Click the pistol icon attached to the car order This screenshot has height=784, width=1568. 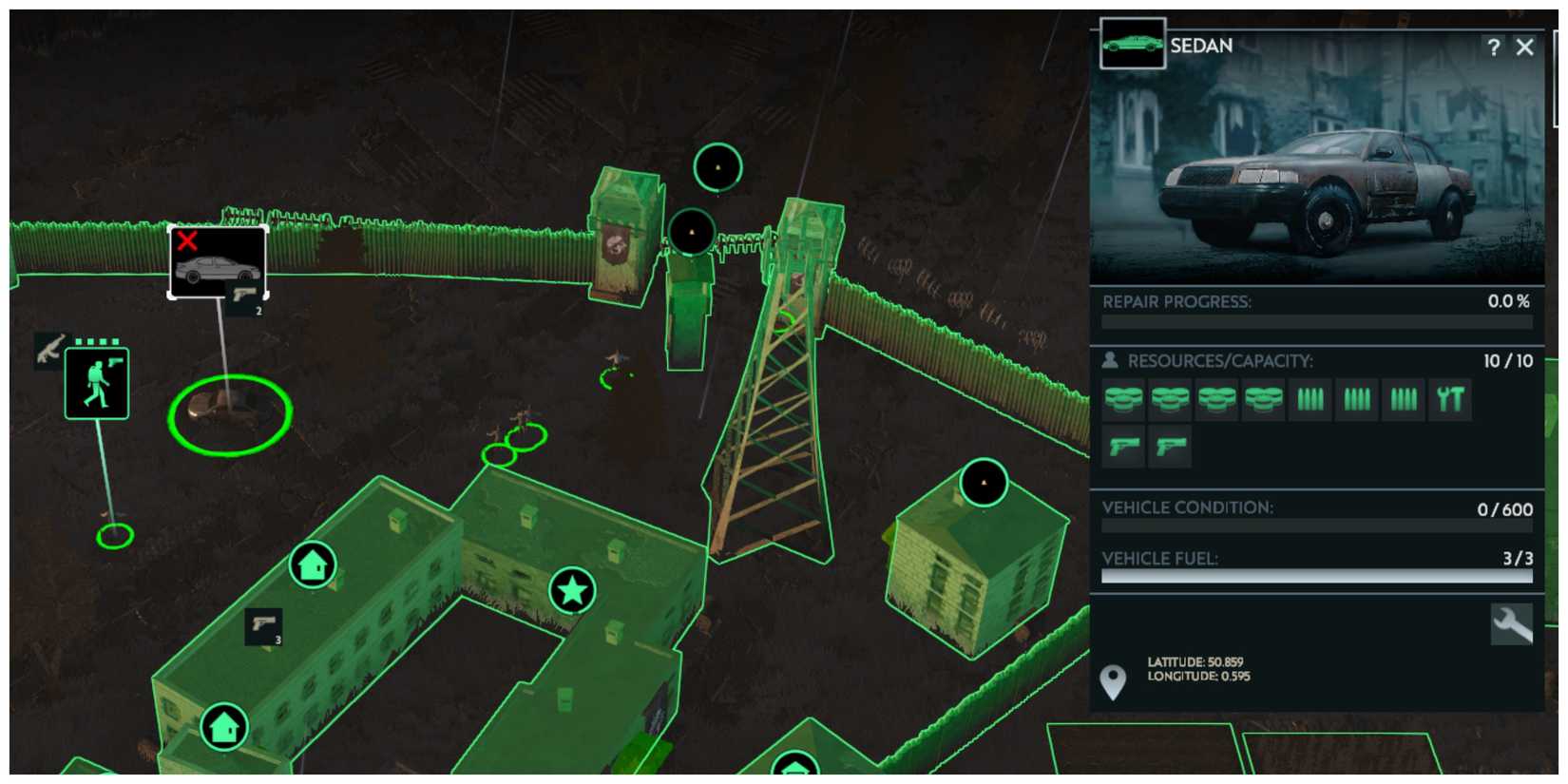pyautogui.click(x=241, y=295)
